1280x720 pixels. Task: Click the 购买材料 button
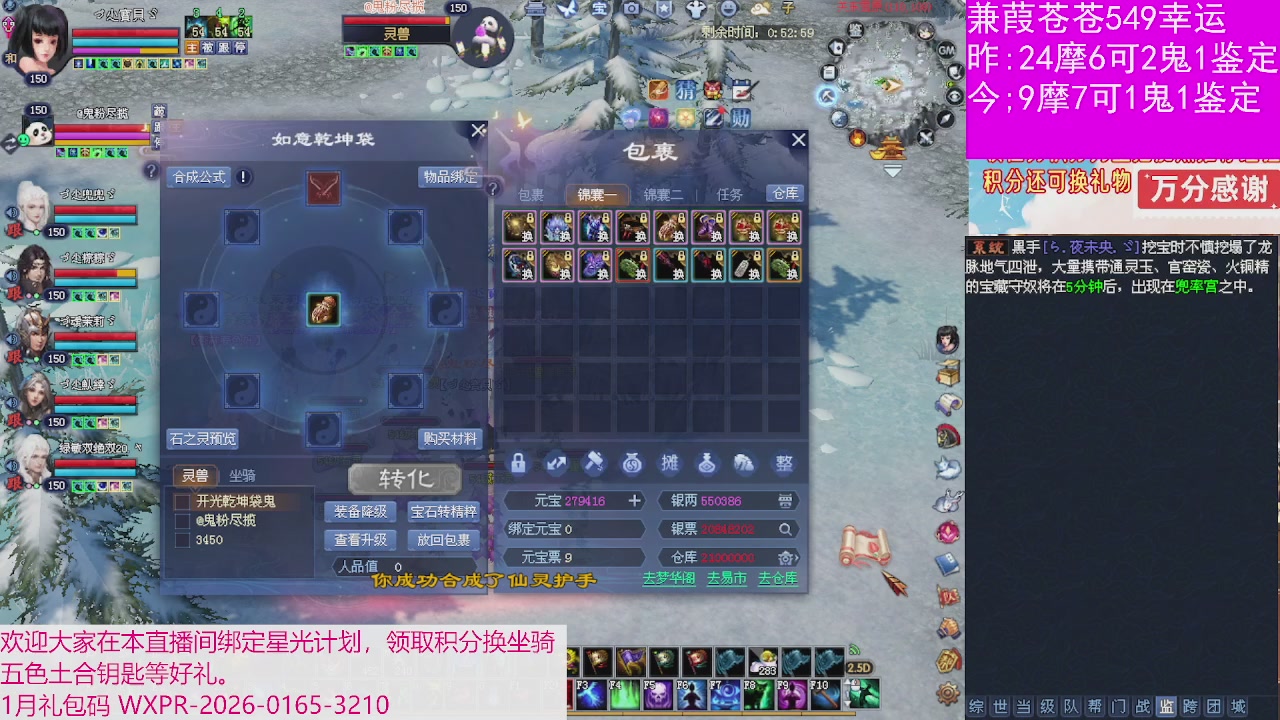pos(450,438)
